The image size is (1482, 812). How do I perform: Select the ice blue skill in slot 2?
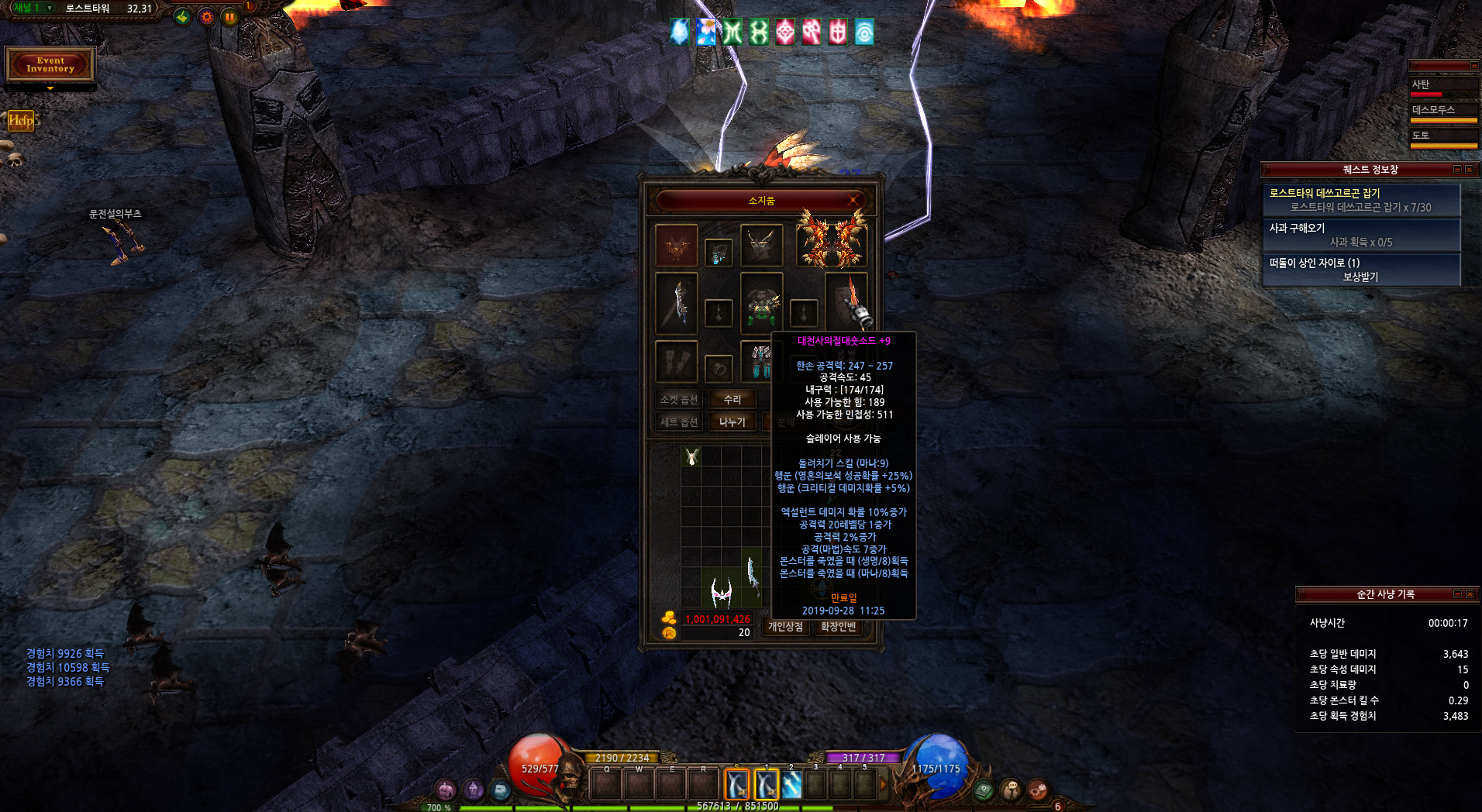click(x=791, y=785)
